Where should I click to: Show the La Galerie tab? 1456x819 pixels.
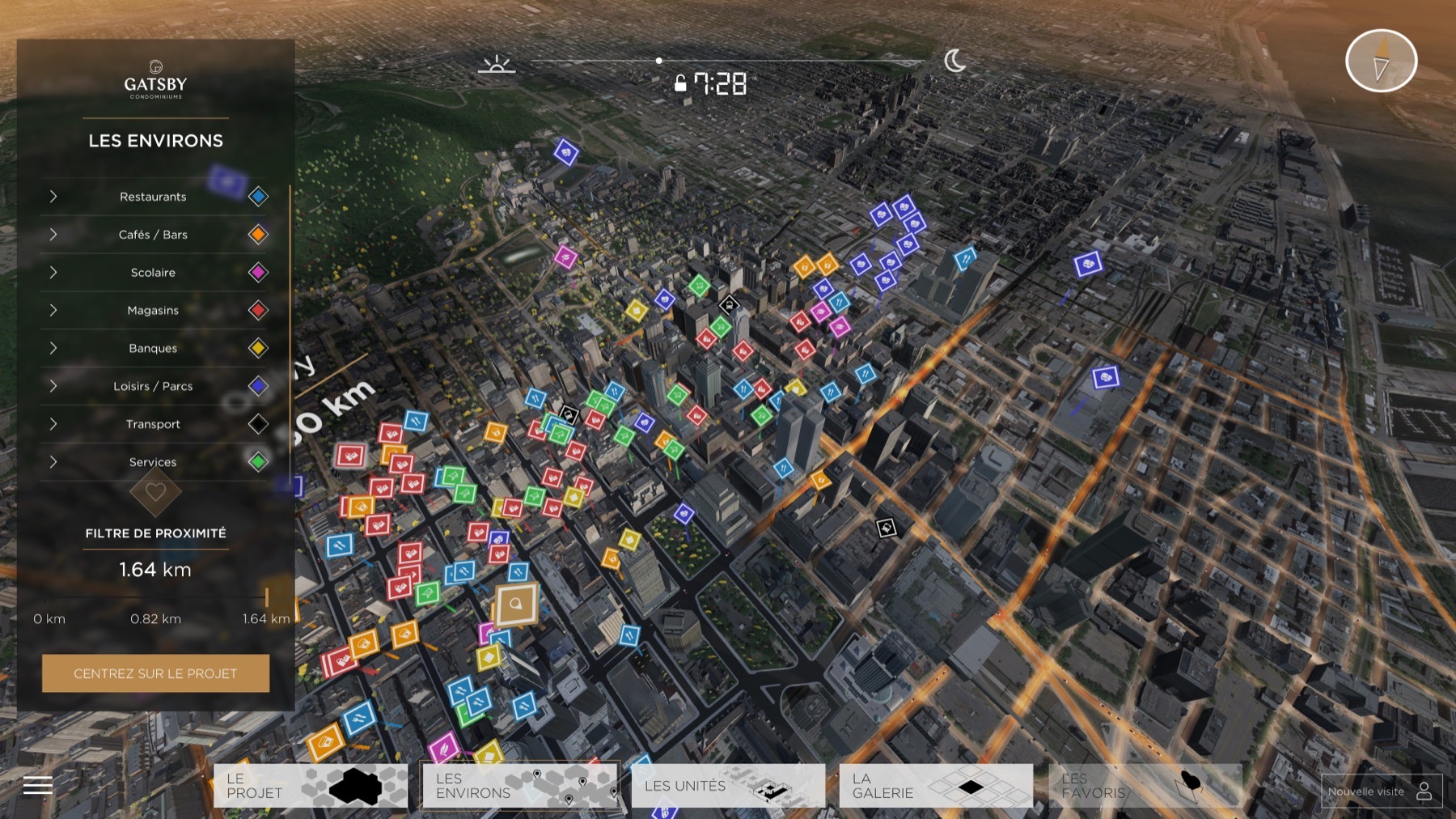[936, 786]
